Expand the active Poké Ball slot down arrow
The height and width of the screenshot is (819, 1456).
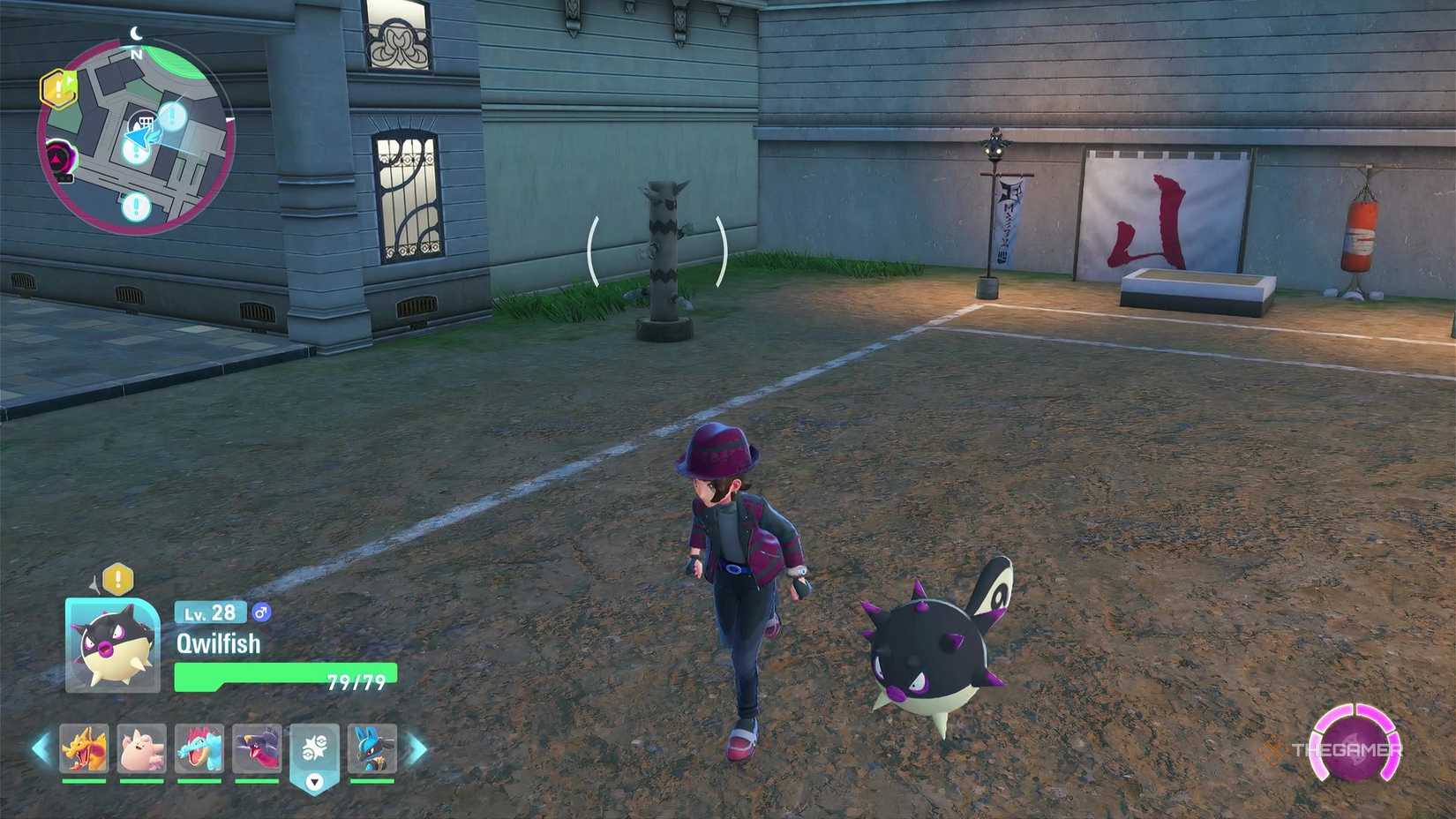pos(316,780)
